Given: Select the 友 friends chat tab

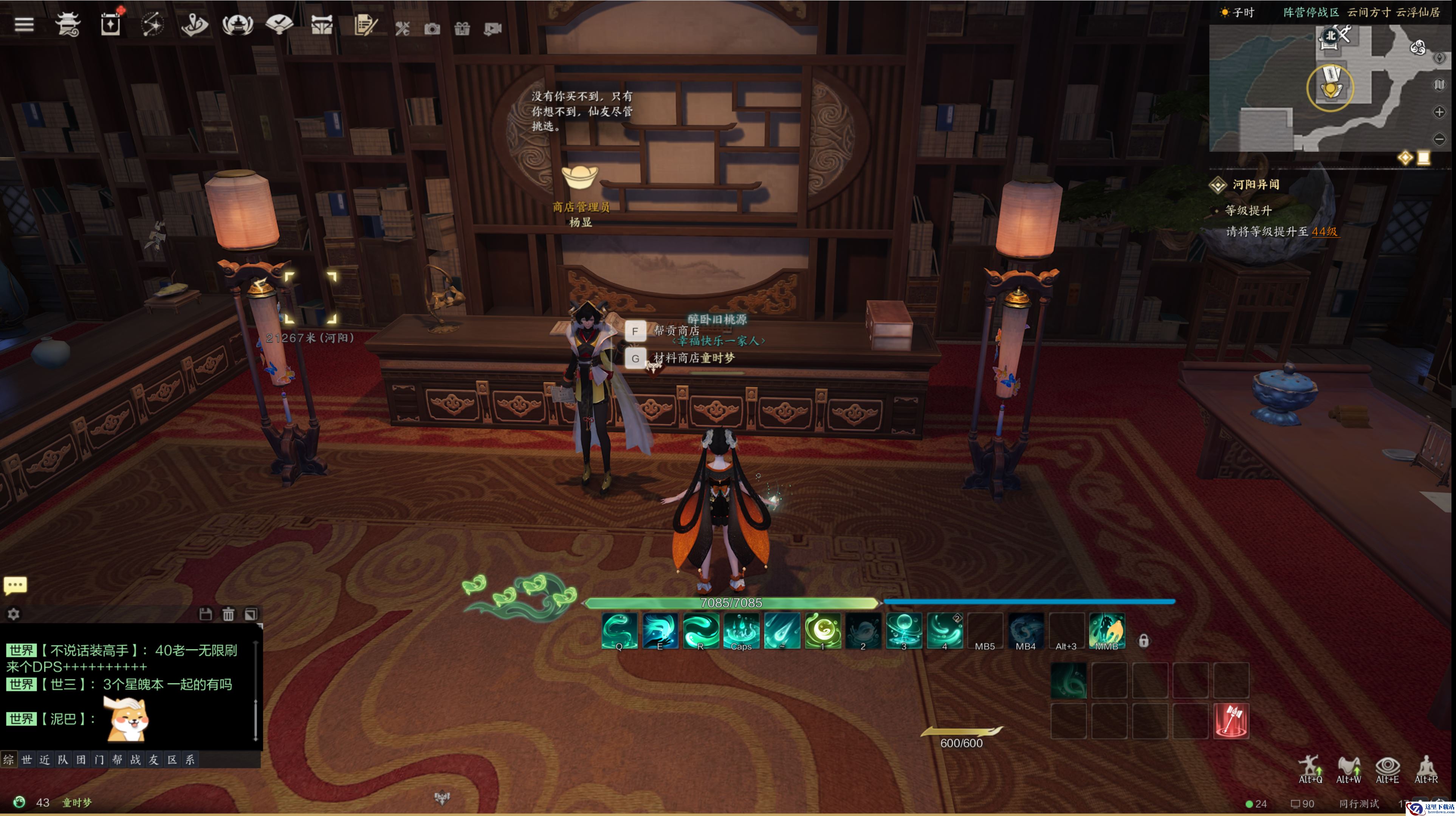Looking at the screenshot, I should click(x=153, y=759).
